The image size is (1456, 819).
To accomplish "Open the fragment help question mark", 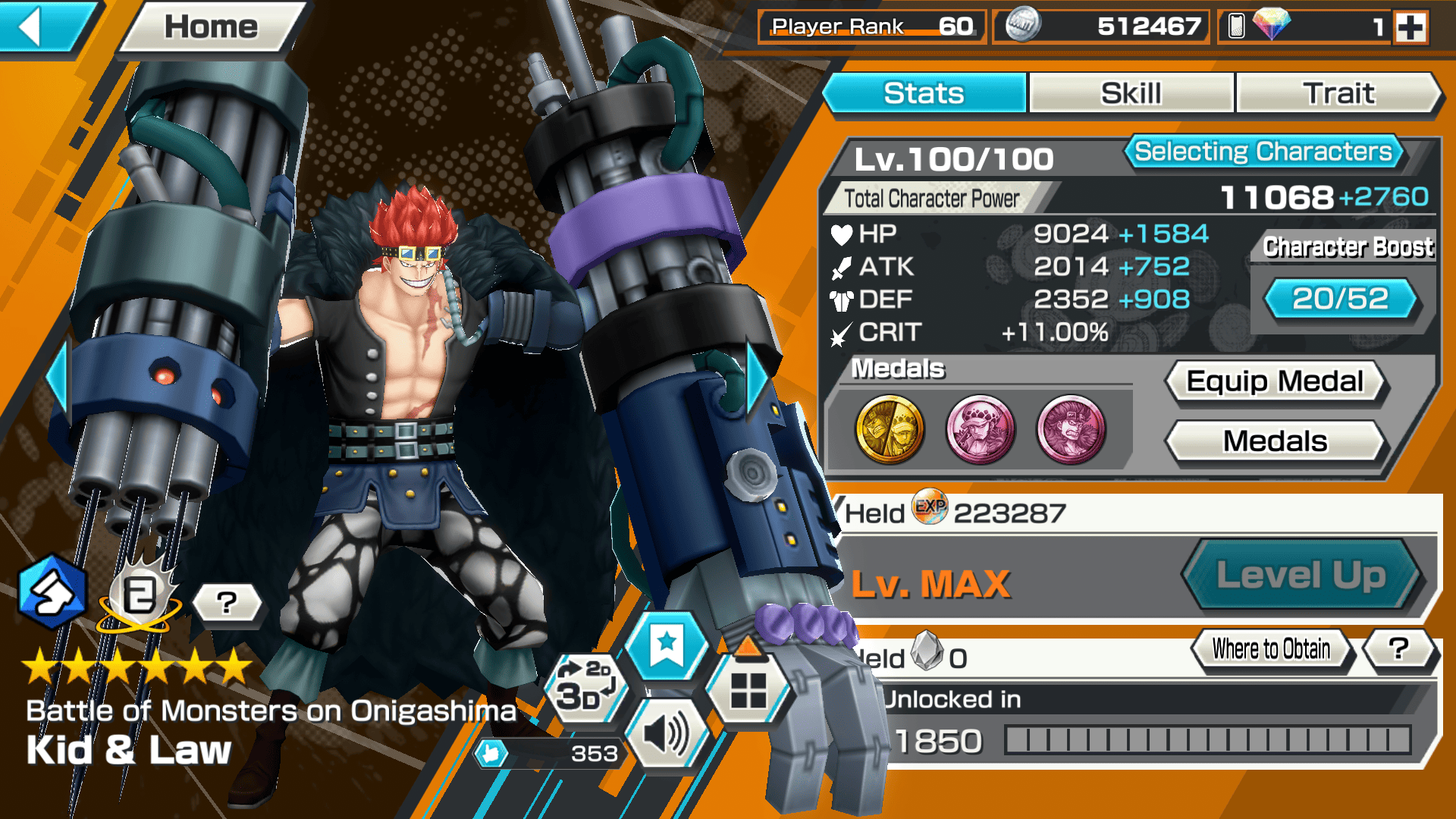I will (1399, 649).
